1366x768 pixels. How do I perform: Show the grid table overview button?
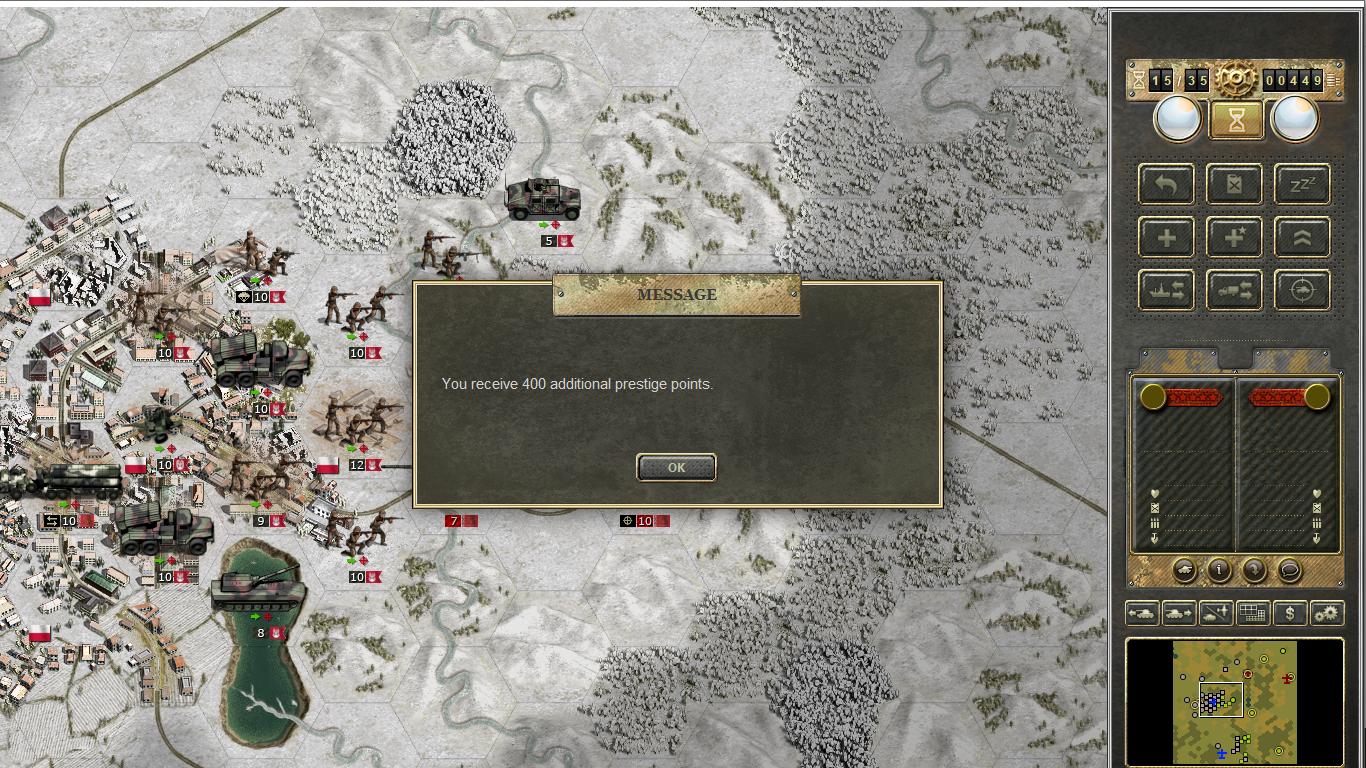pyautogui.click(x=1252, y=613)
